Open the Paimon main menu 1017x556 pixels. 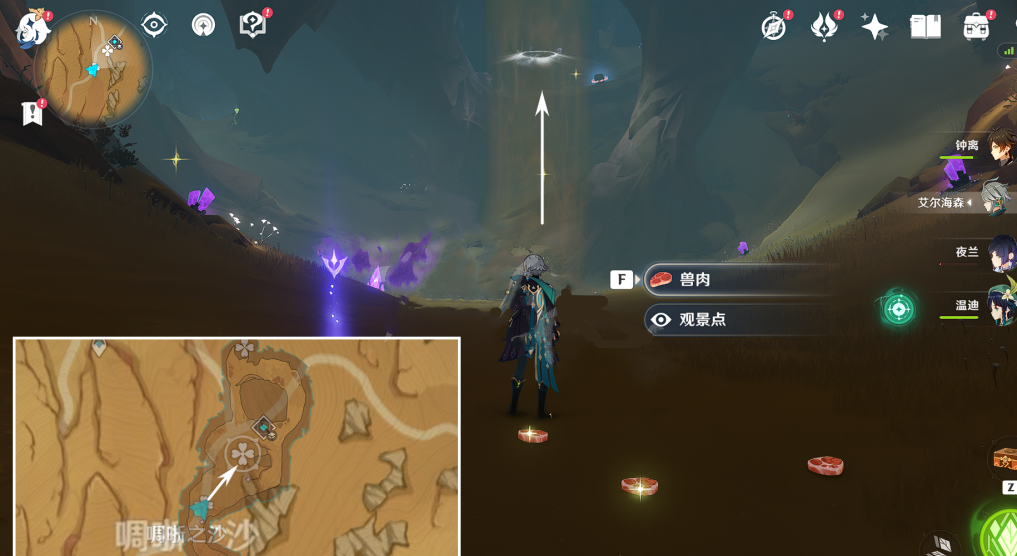pyautogui.click(x=33, y=28)
